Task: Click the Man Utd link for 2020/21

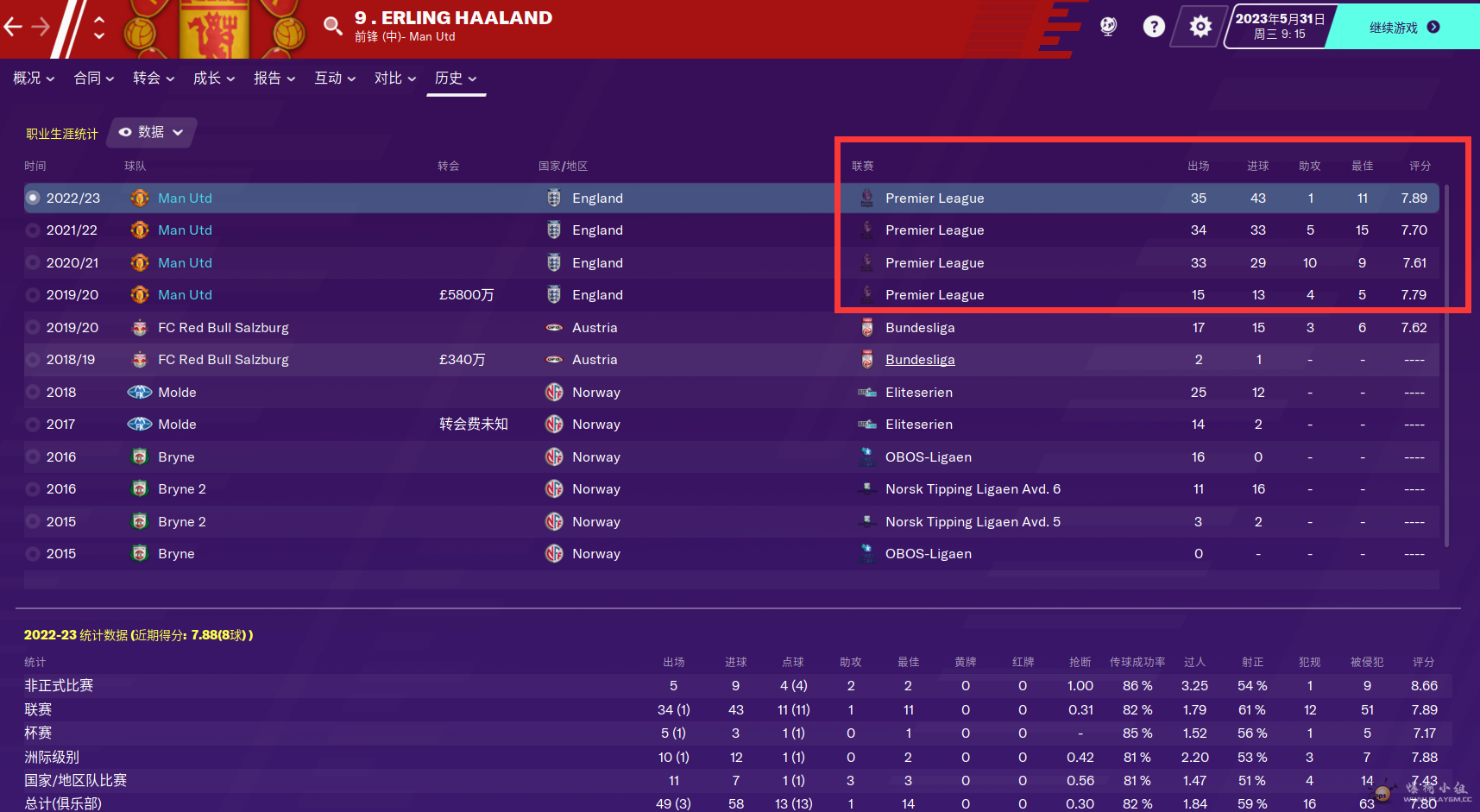Action: (x=185, y=263)
